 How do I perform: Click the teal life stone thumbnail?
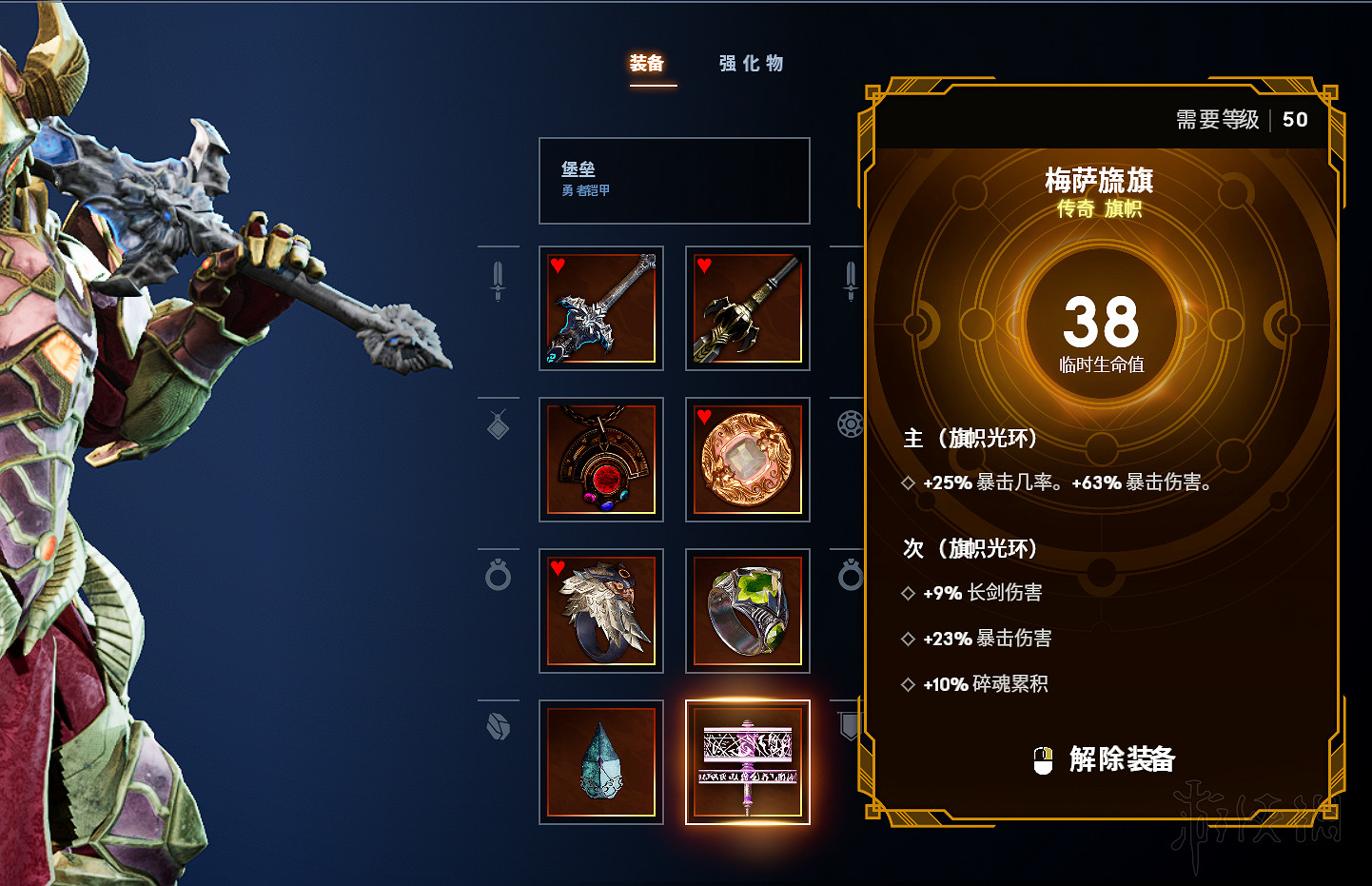click(x=601, y=760)
